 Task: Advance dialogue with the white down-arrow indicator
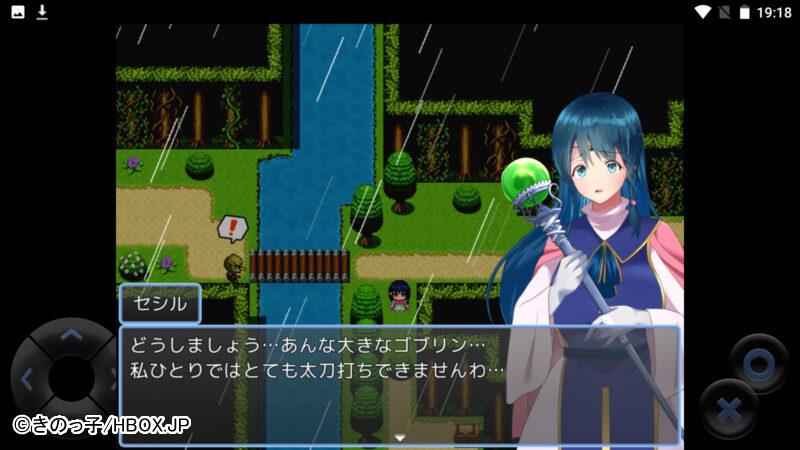(x=400, y=437)
